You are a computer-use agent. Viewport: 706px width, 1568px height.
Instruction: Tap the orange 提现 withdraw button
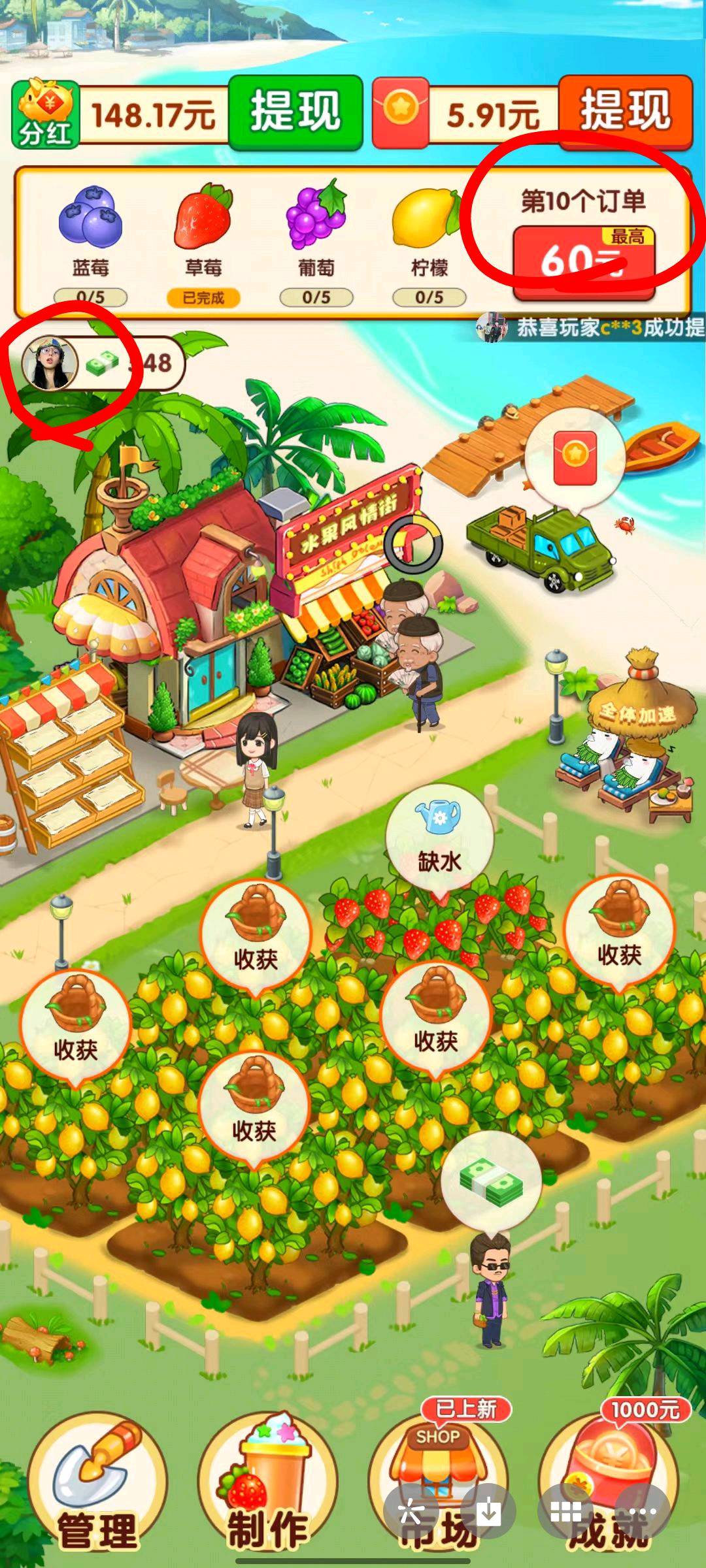pyautogui.click(x=626, y=112)
